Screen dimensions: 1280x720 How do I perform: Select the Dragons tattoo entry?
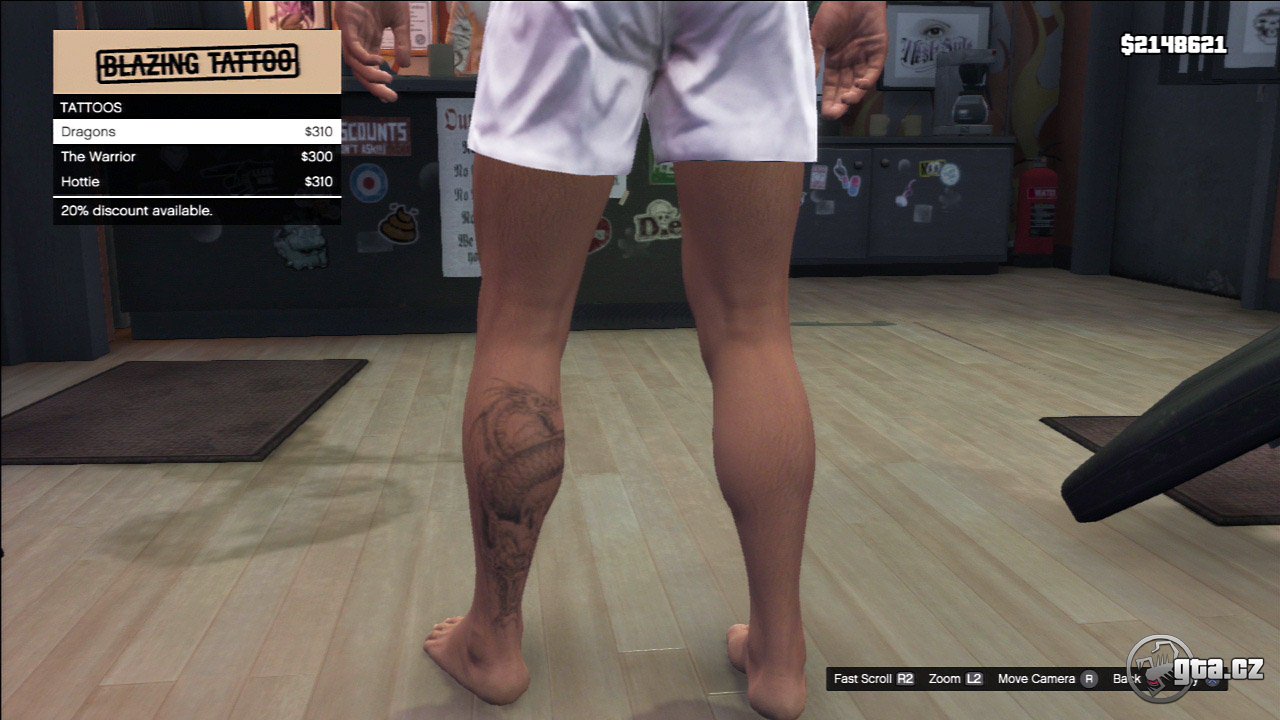coord(196,132)
